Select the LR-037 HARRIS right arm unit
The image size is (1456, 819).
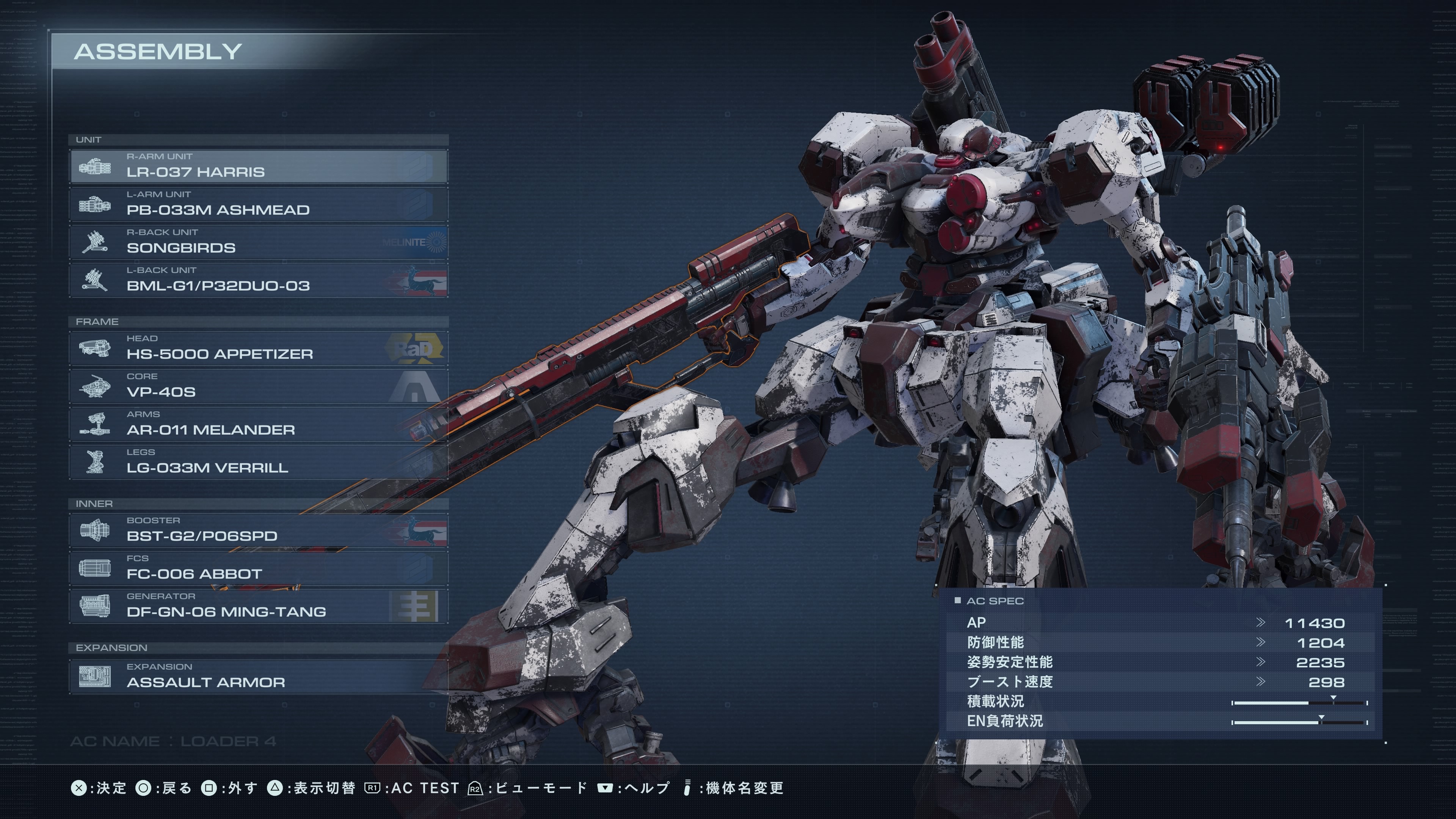258,166
